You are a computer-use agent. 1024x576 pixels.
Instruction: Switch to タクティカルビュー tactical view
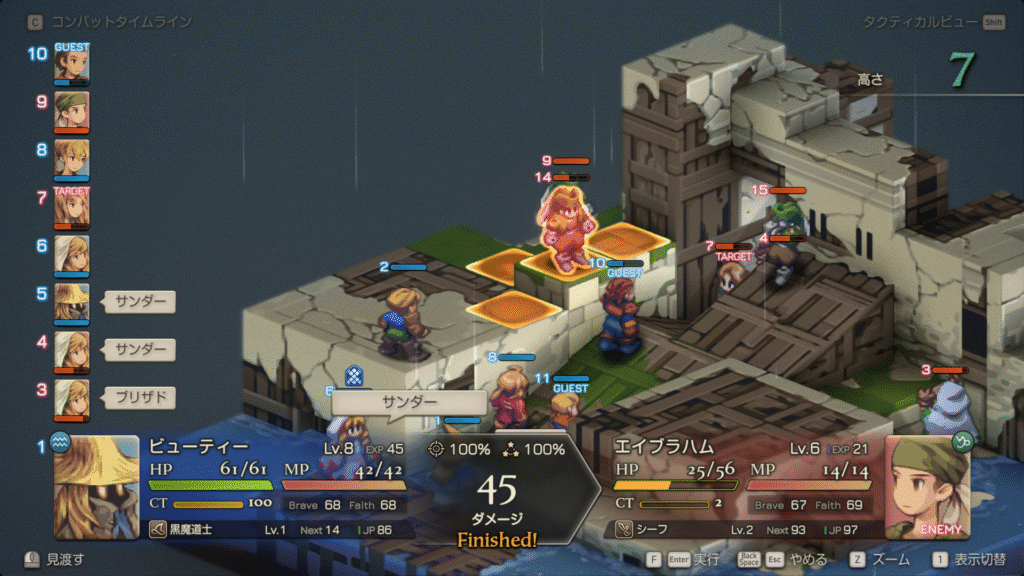[x=920, y=21]
